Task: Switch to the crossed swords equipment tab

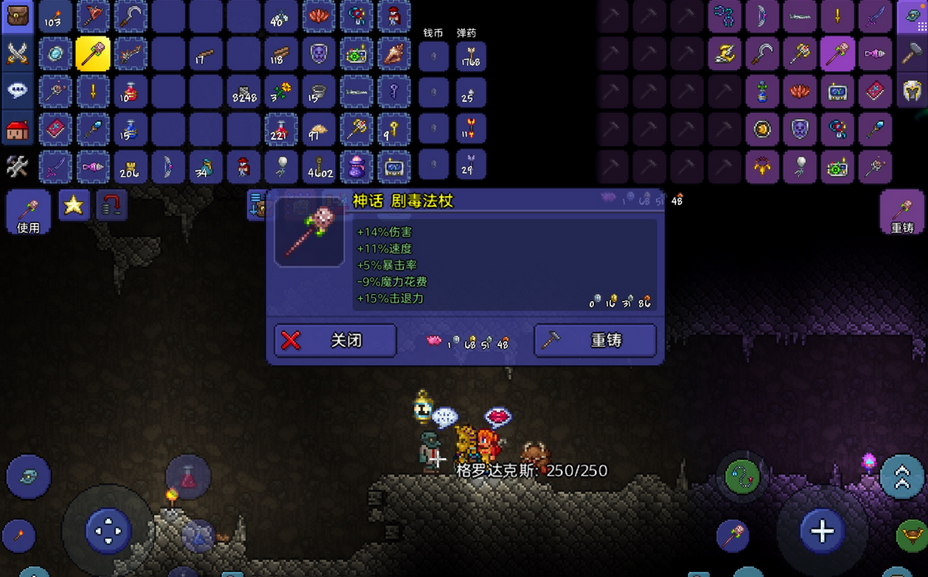Action: tap(18, 54)
